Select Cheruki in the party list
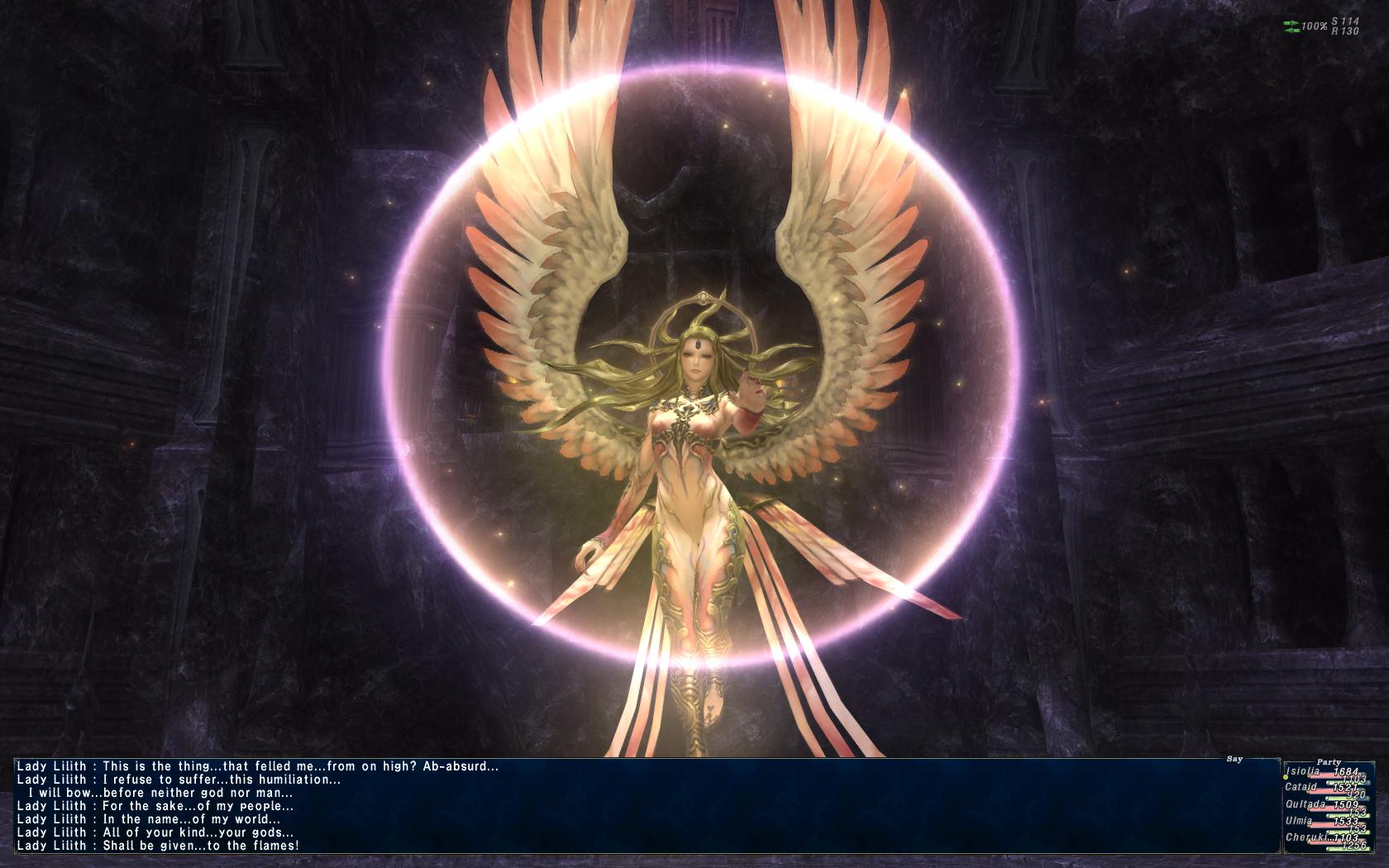This screenshot has width=1389, height=868. (x=1303, y=837)
